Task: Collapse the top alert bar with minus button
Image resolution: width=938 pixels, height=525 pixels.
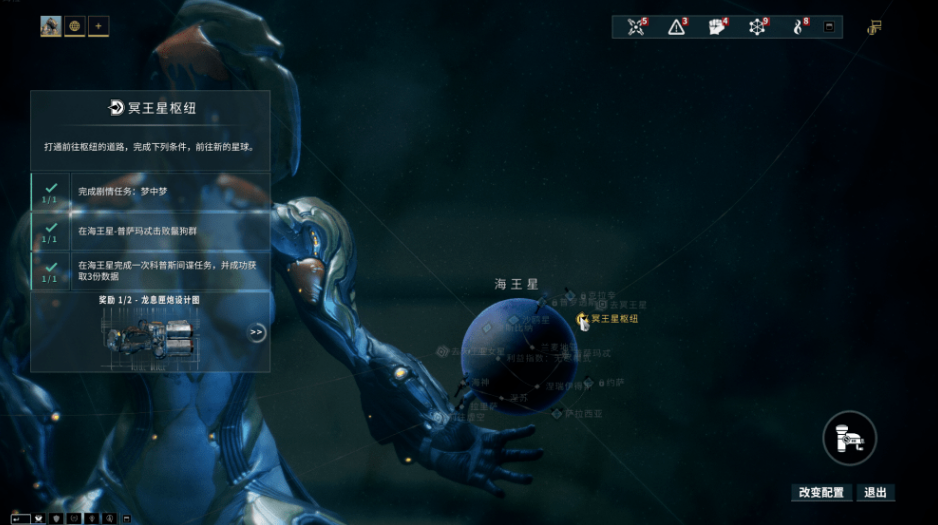Action: point(829,27)
